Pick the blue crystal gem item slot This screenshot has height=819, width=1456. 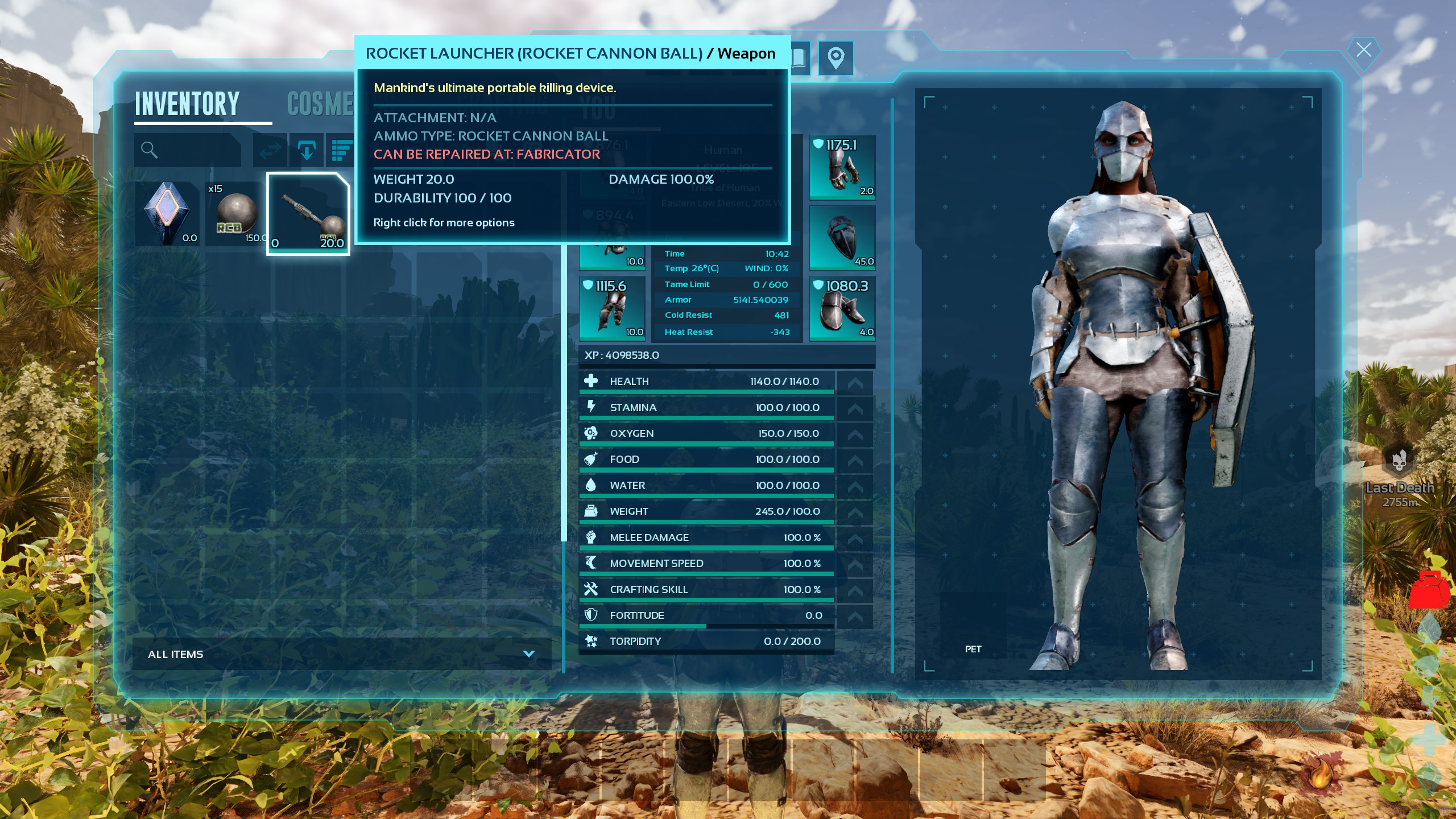point(167,214)
